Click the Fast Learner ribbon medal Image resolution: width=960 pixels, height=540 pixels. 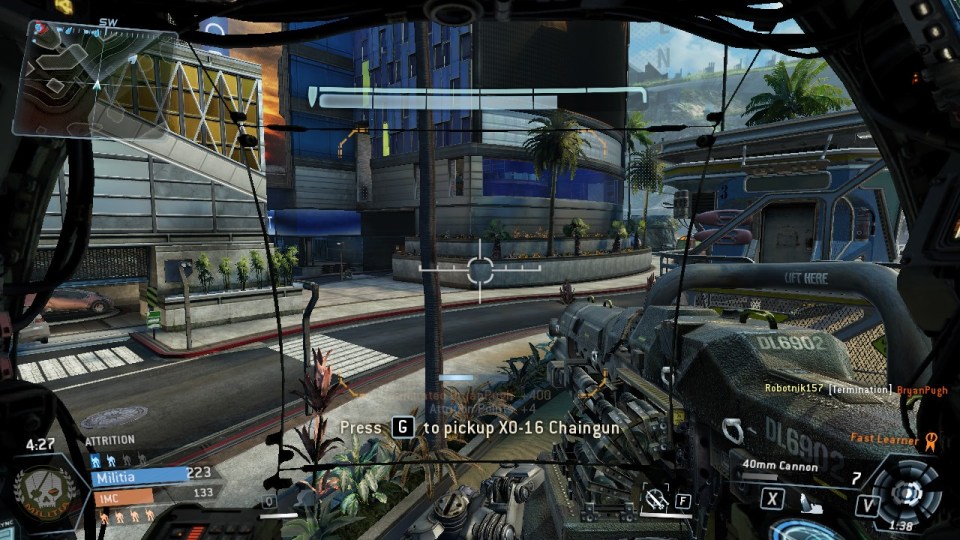point(931,438)
